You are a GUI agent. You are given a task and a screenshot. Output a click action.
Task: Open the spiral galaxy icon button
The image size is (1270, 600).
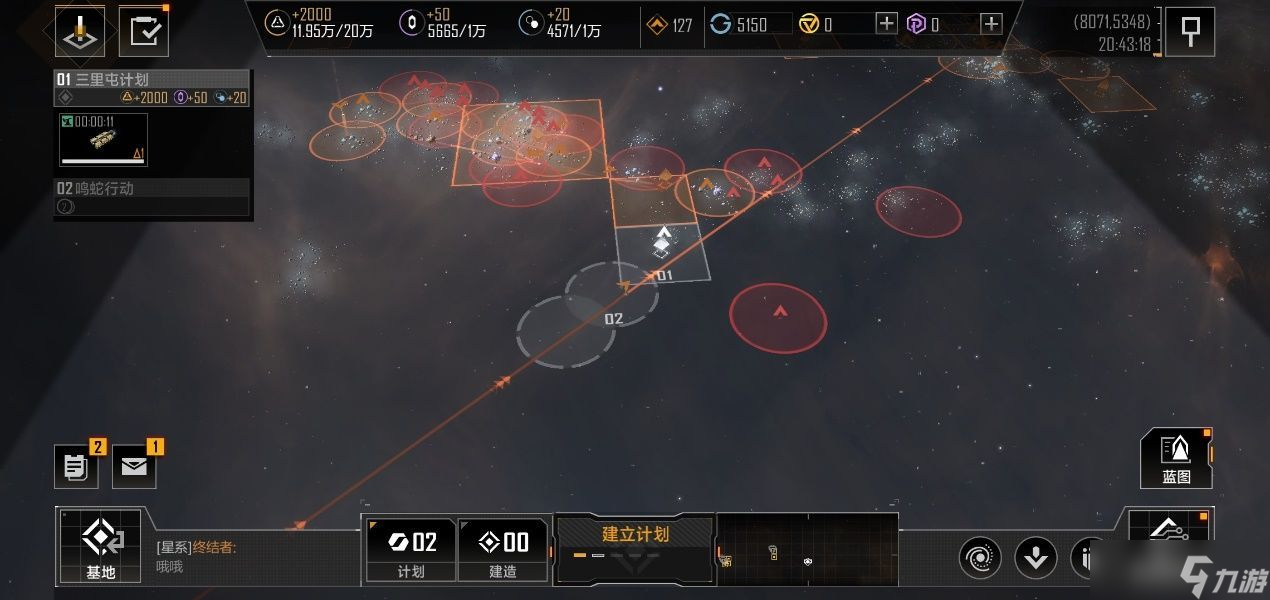[980, 558]
